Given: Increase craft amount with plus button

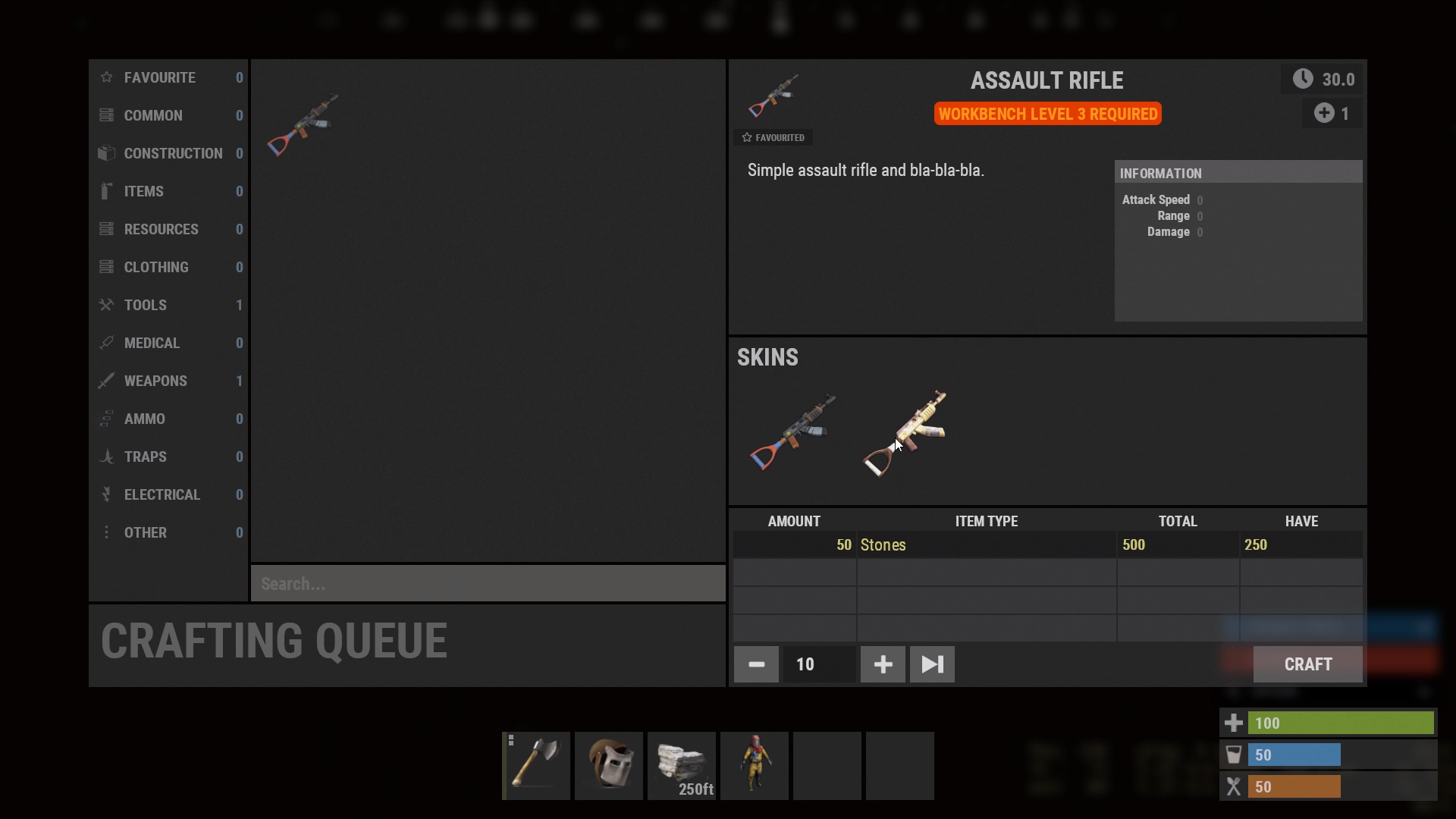Looking at the screenshot, I should tap(883, 665).
